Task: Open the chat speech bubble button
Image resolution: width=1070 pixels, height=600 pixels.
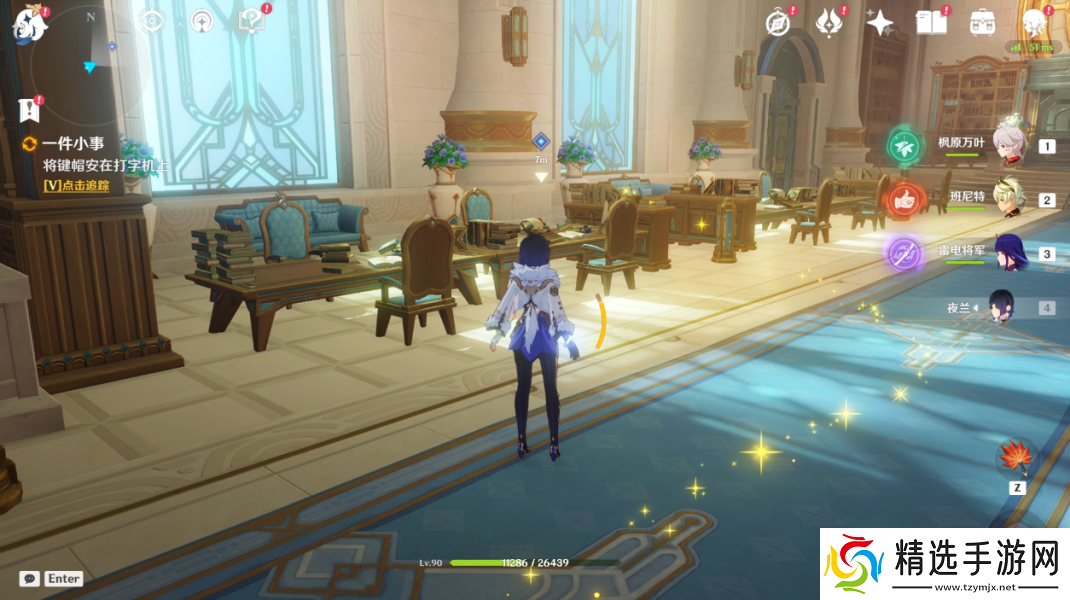Action: 30,578
